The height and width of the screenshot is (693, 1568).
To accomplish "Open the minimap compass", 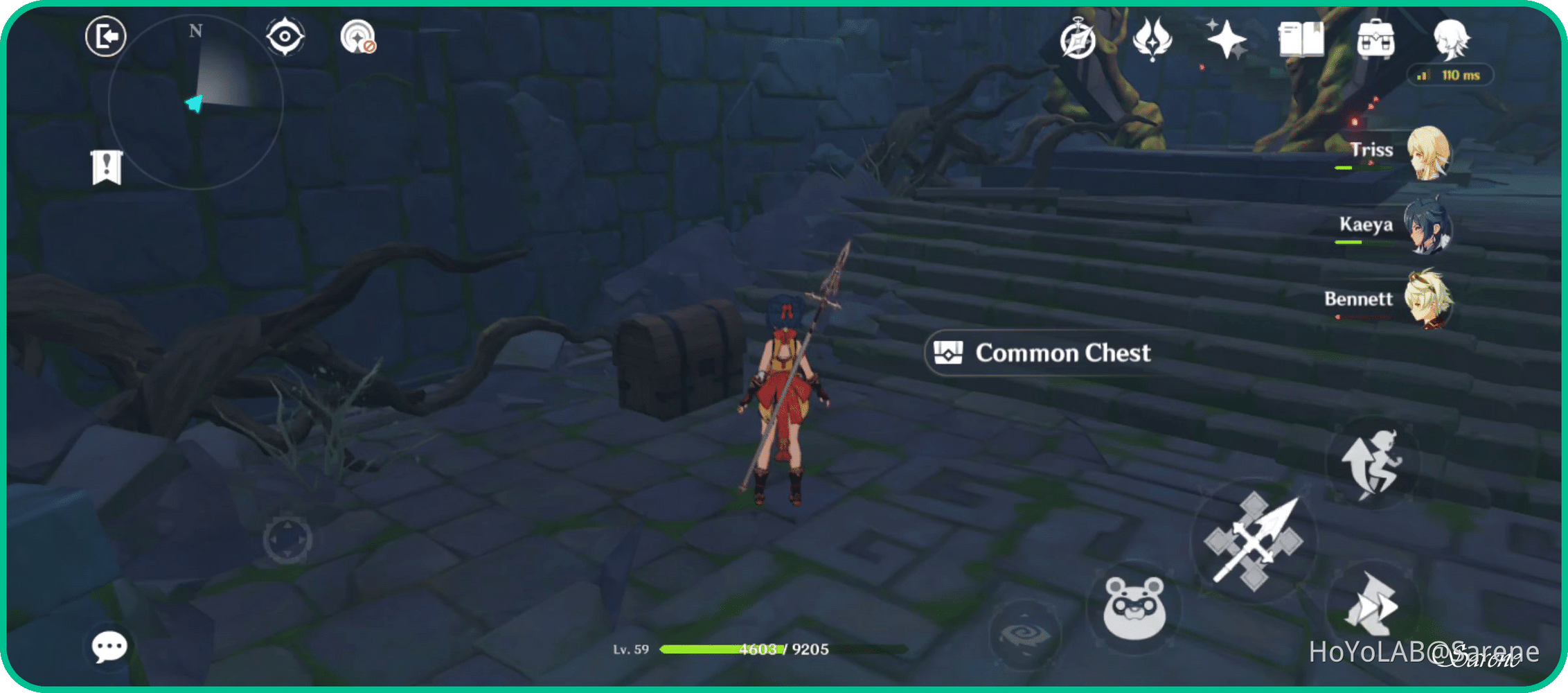I will [x=196, y=103].
